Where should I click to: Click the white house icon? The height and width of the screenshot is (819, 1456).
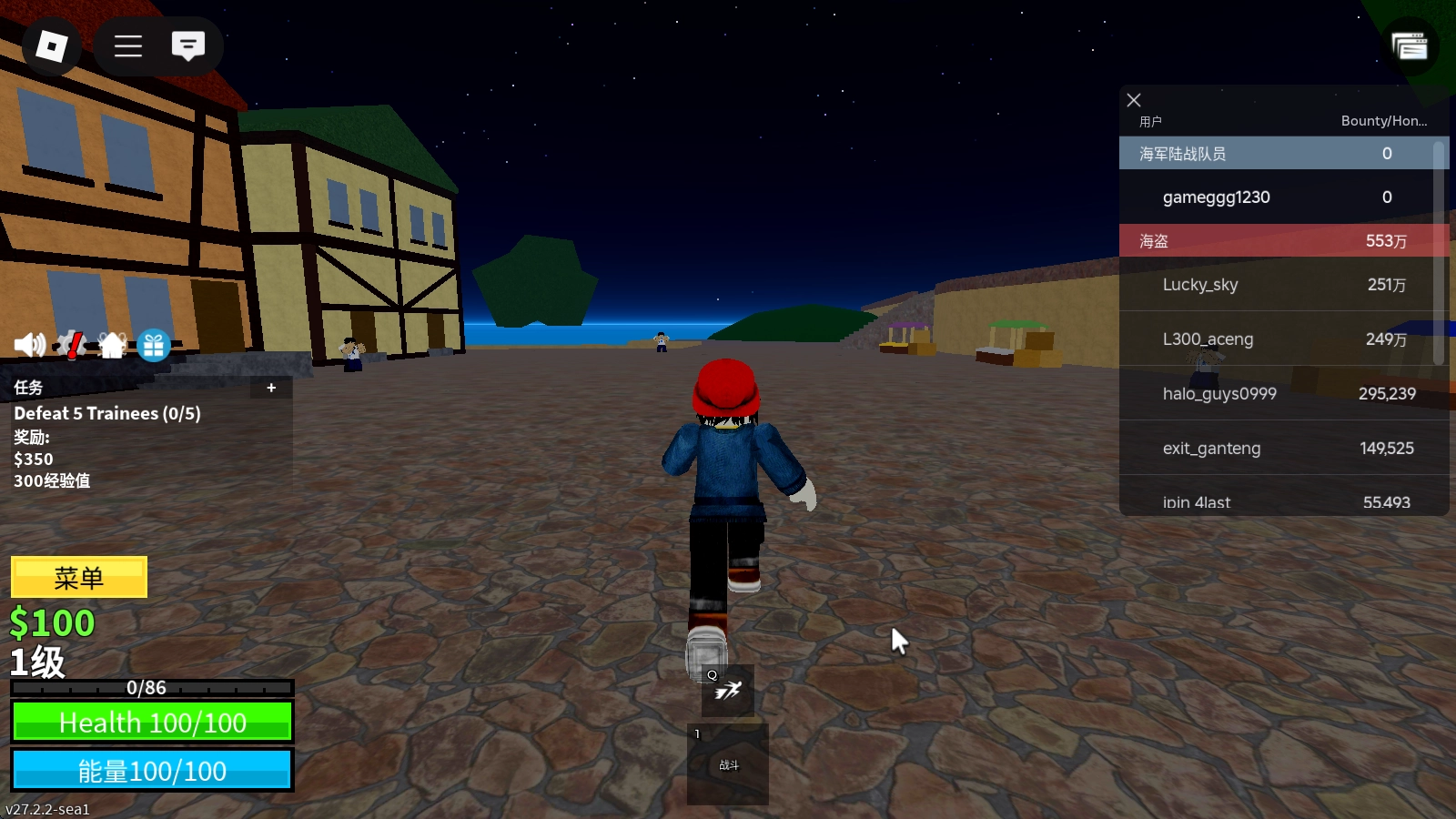112,345
